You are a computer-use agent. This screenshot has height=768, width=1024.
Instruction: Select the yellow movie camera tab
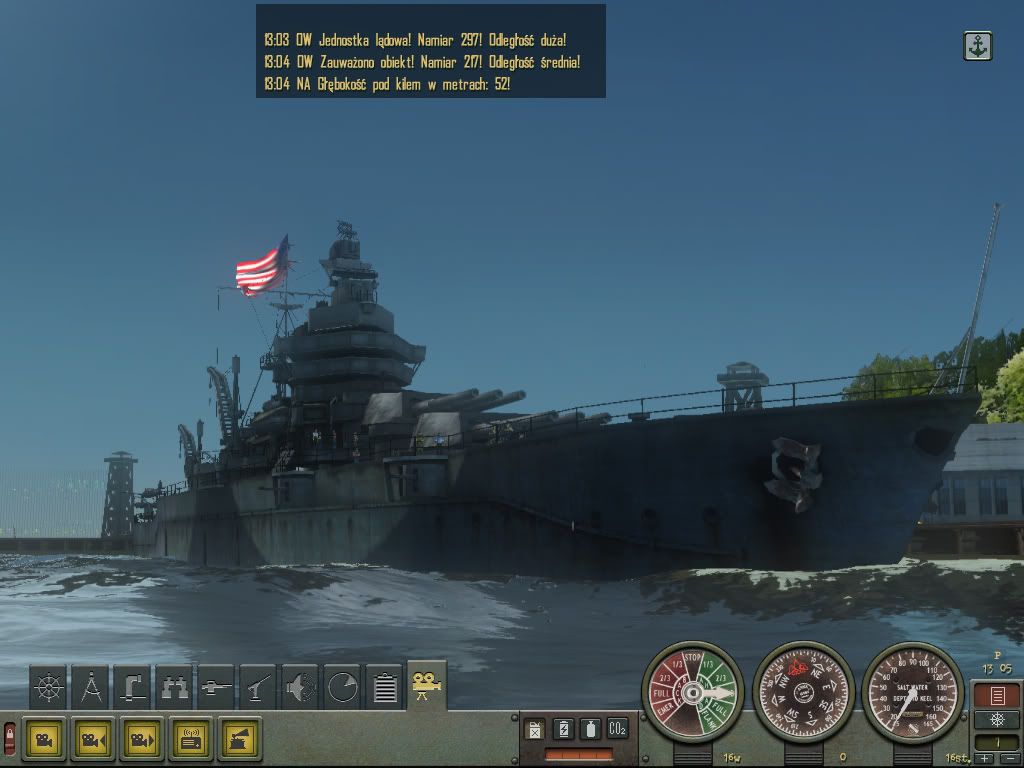tap(427, 684)
